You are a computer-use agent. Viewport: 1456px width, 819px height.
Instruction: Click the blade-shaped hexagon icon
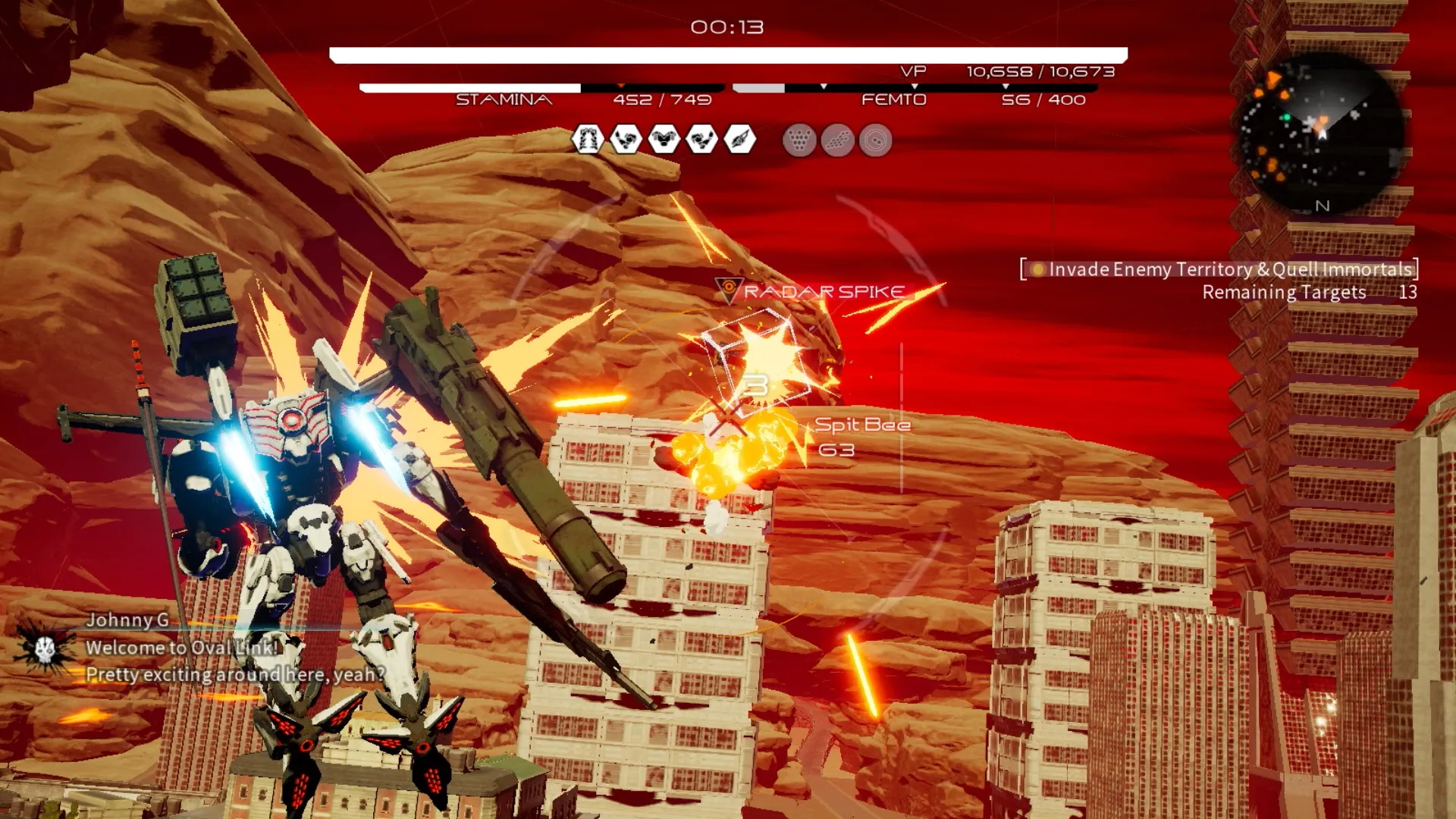[740, 140]
